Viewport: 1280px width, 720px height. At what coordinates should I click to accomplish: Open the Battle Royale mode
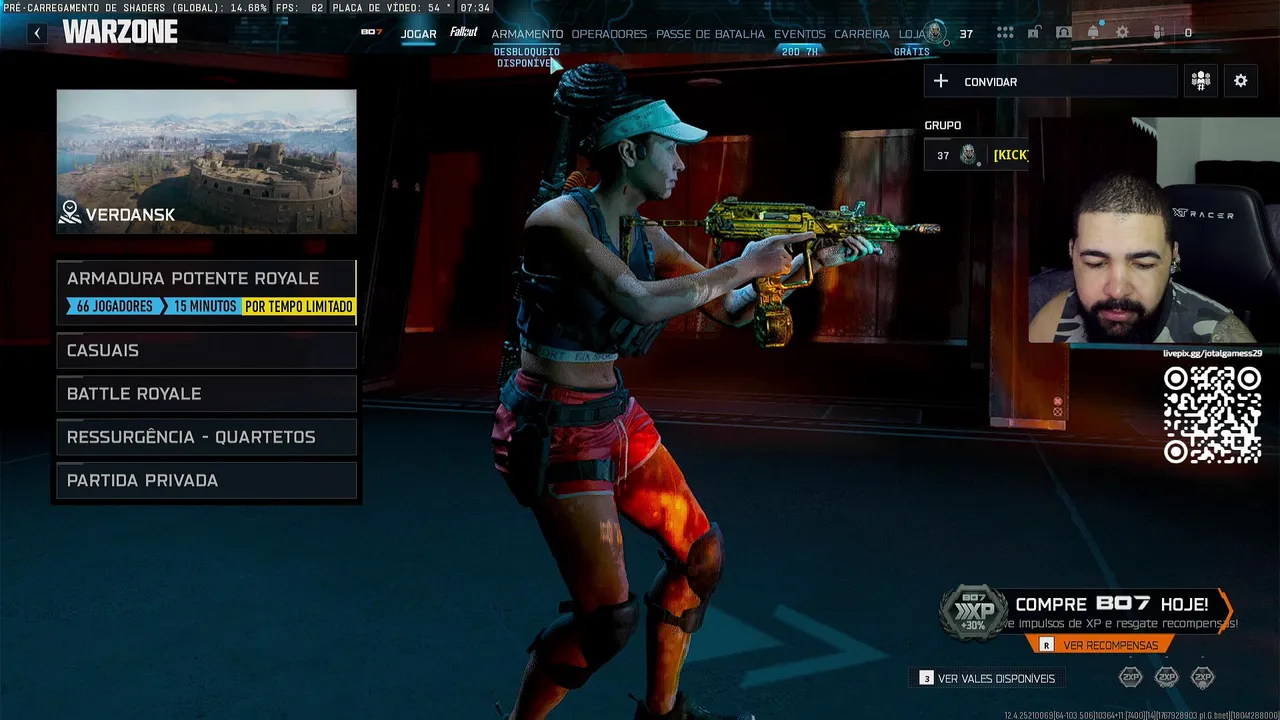coord(206,394)
